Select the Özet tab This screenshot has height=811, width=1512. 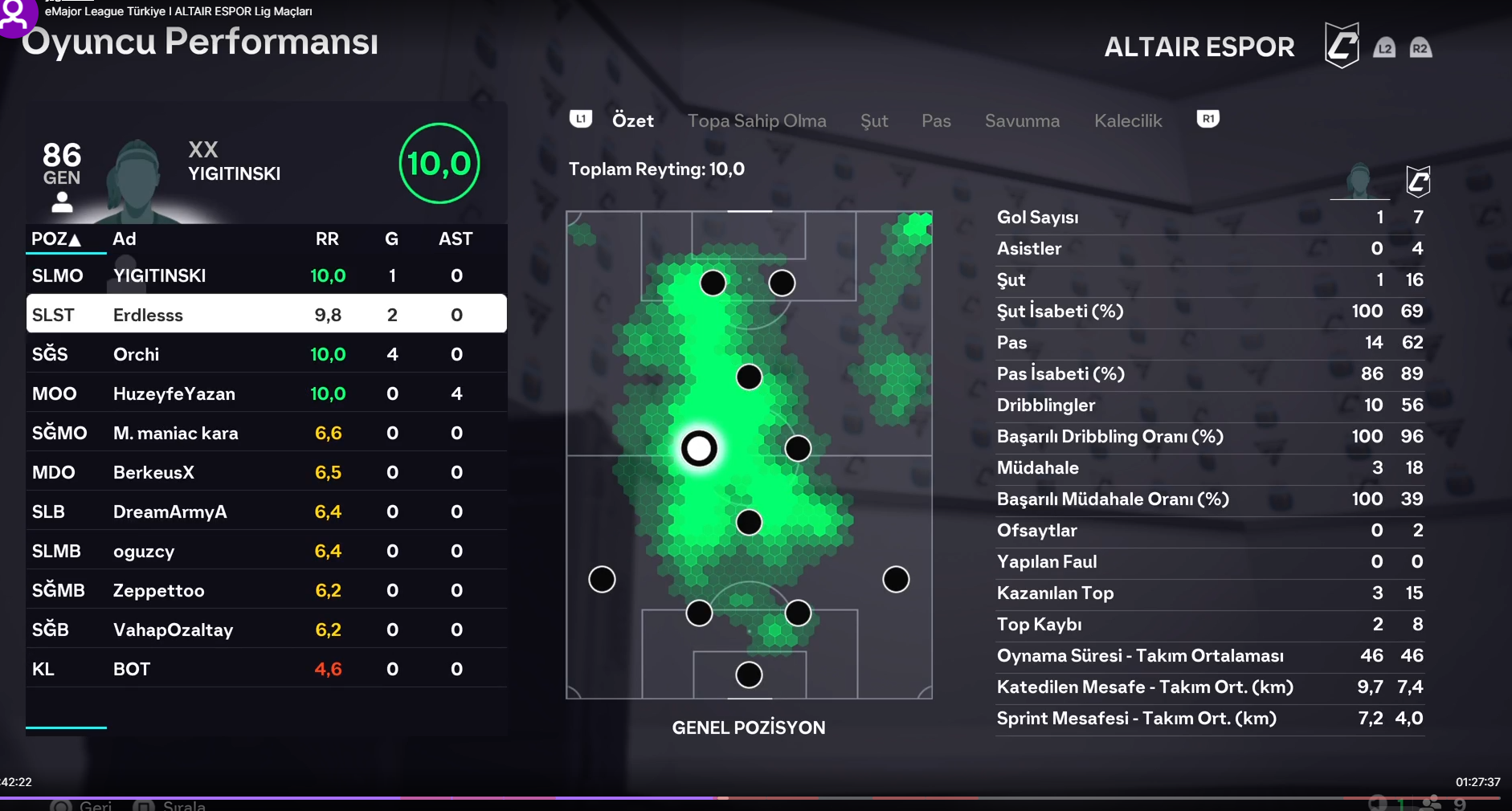632,121
